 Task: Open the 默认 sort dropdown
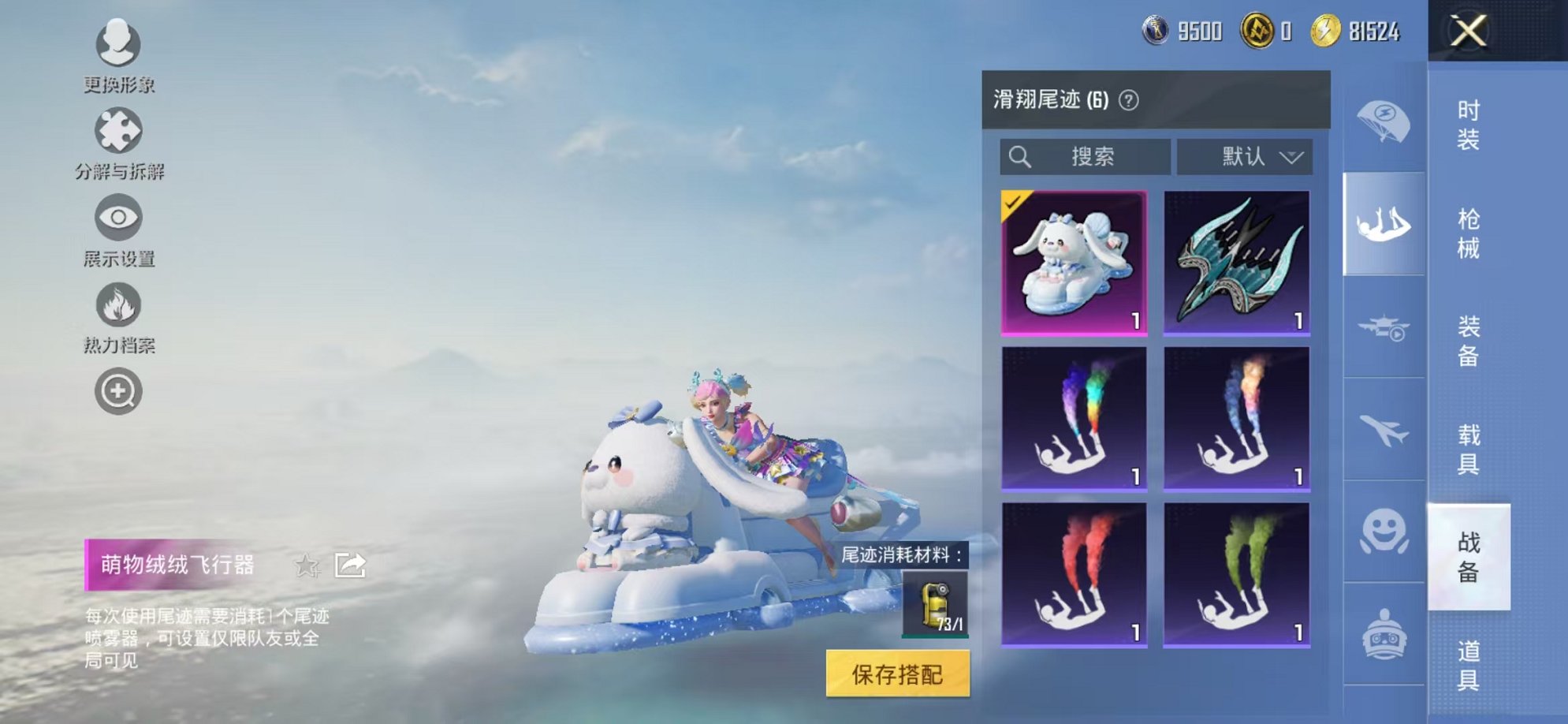[x=1246, y=157]
